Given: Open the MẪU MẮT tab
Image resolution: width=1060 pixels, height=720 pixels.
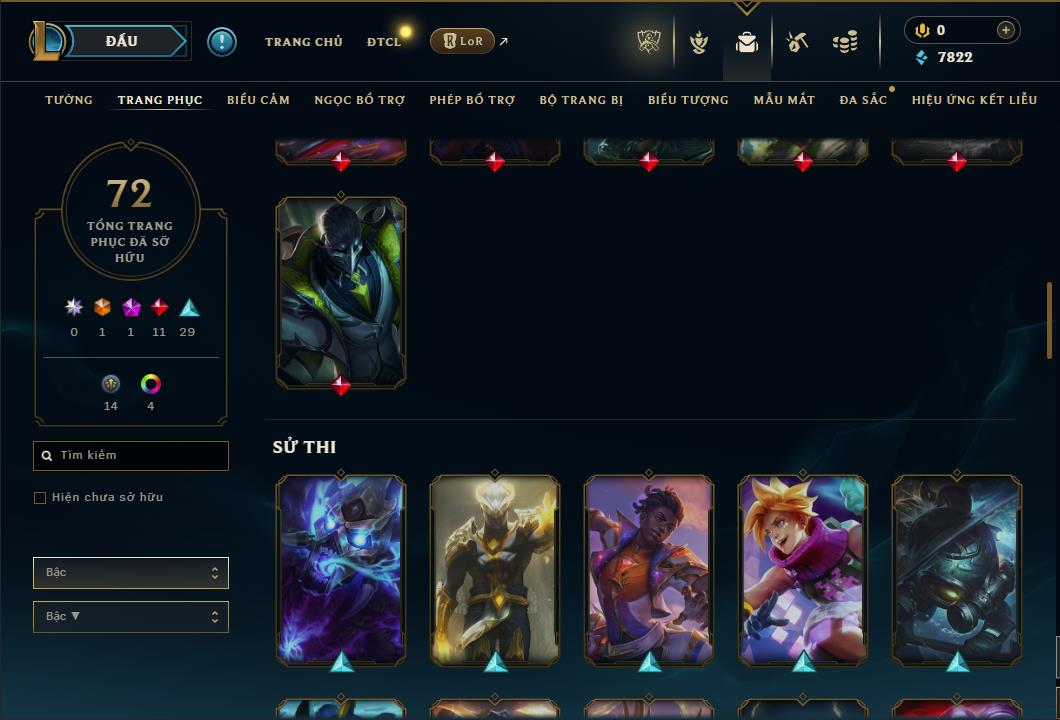Looking at the screenshot, I should pyautogui.click(x=784, y=100).
